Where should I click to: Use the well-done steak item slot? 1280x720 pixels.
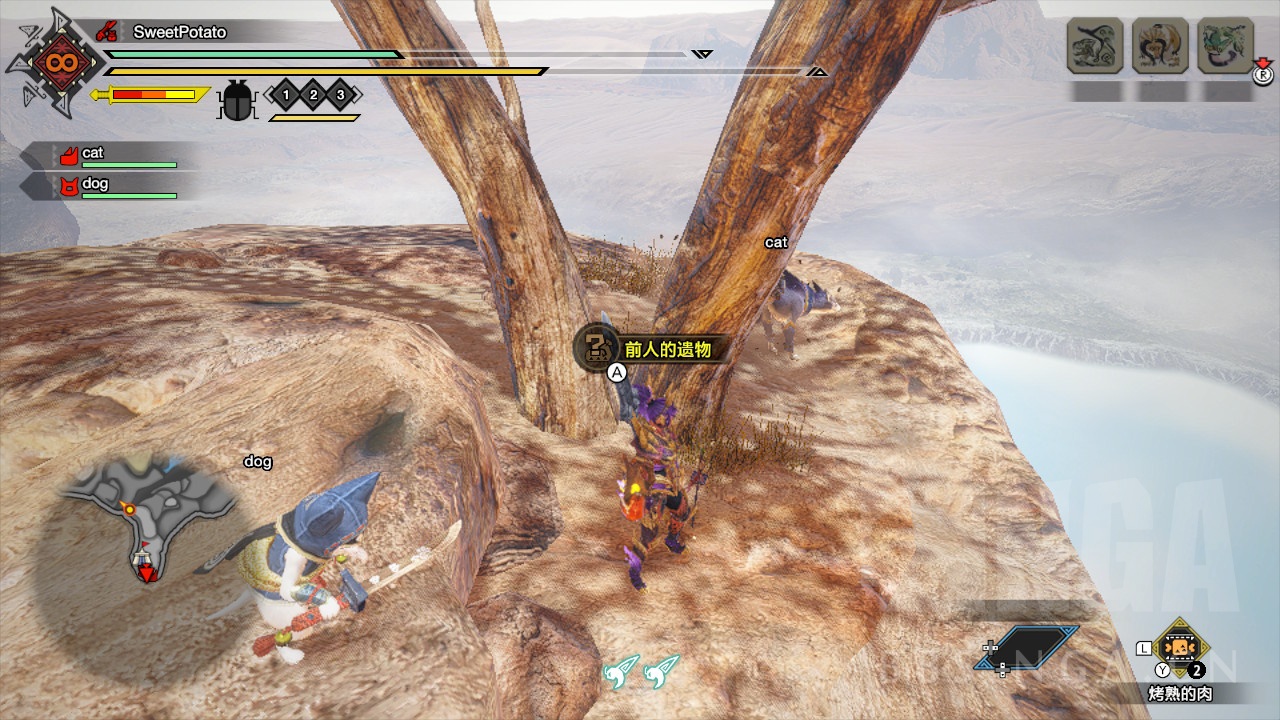[x=1181, y=648]
